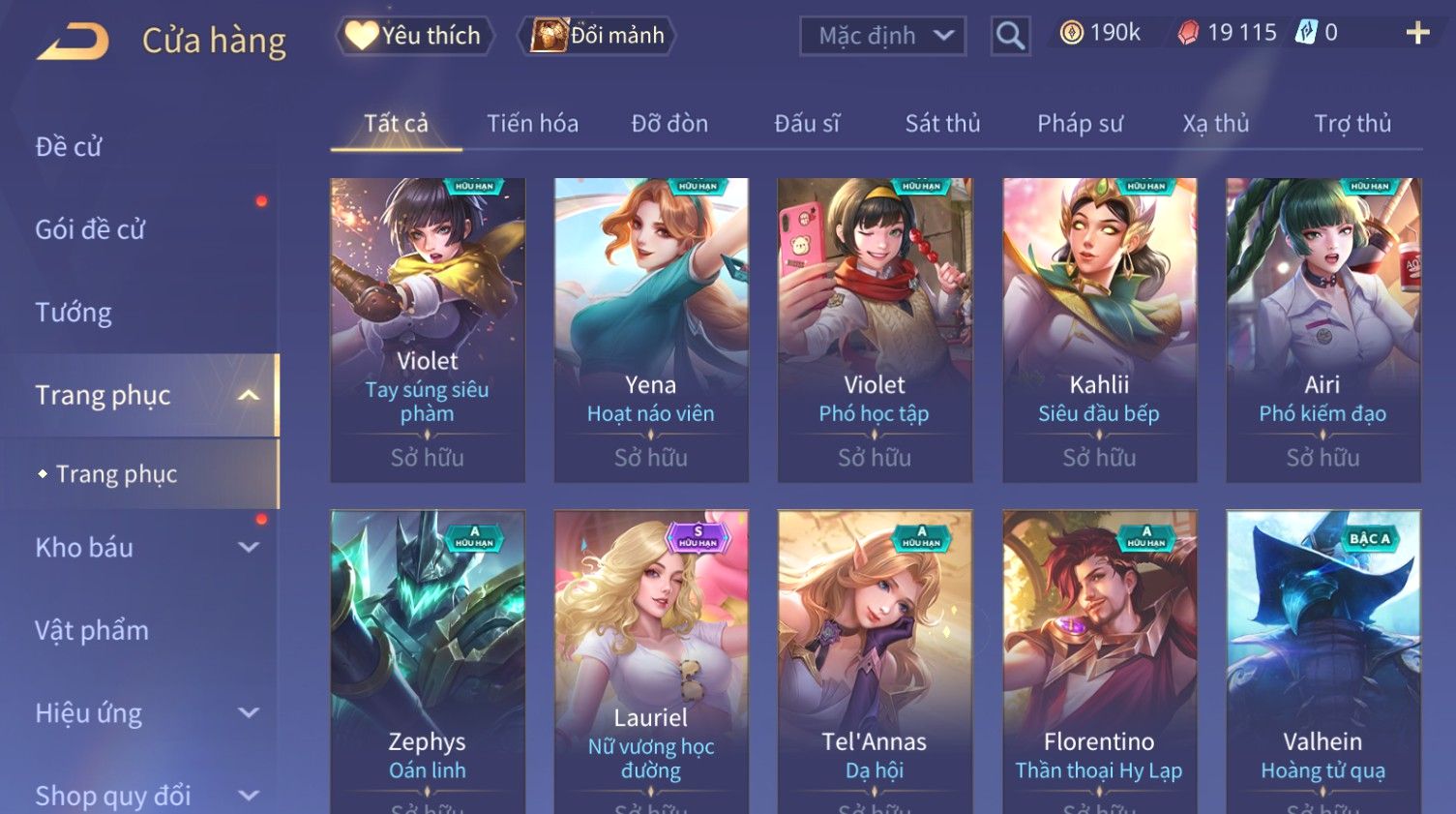
Task: Switch to the Pháp sư tab
Action: tap(1080, 124)
